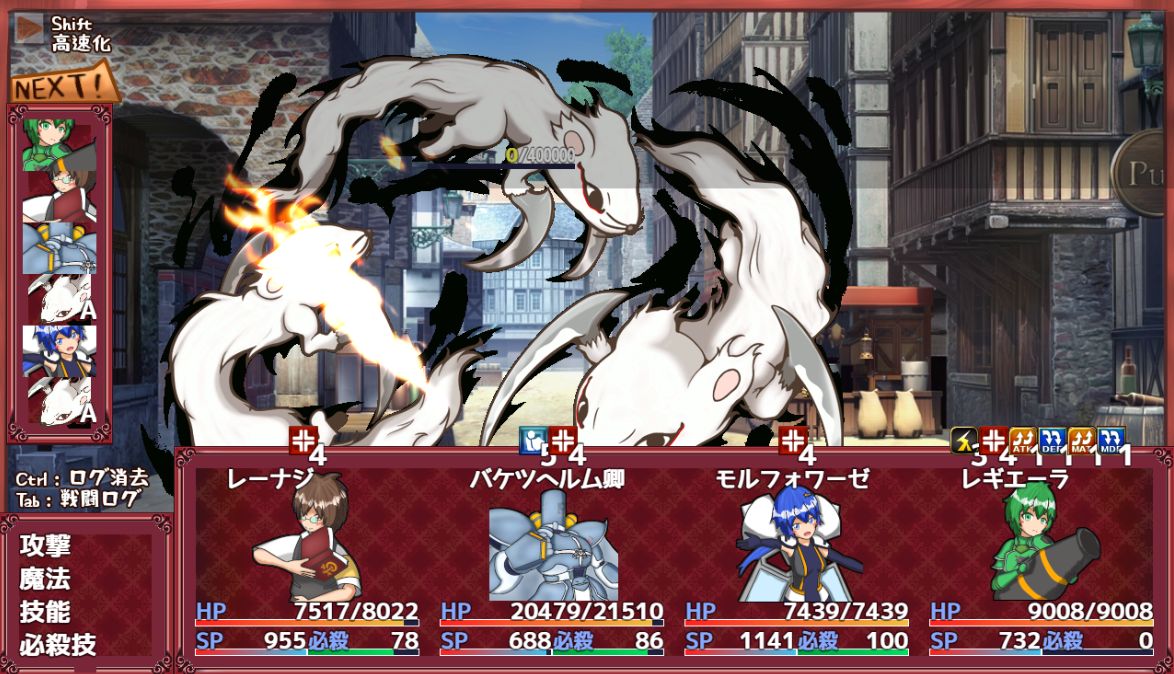This screenshot has width=1174, height=674.
Task: Inspect the red cross status above モルフォワーゼ
Action: 793,440
